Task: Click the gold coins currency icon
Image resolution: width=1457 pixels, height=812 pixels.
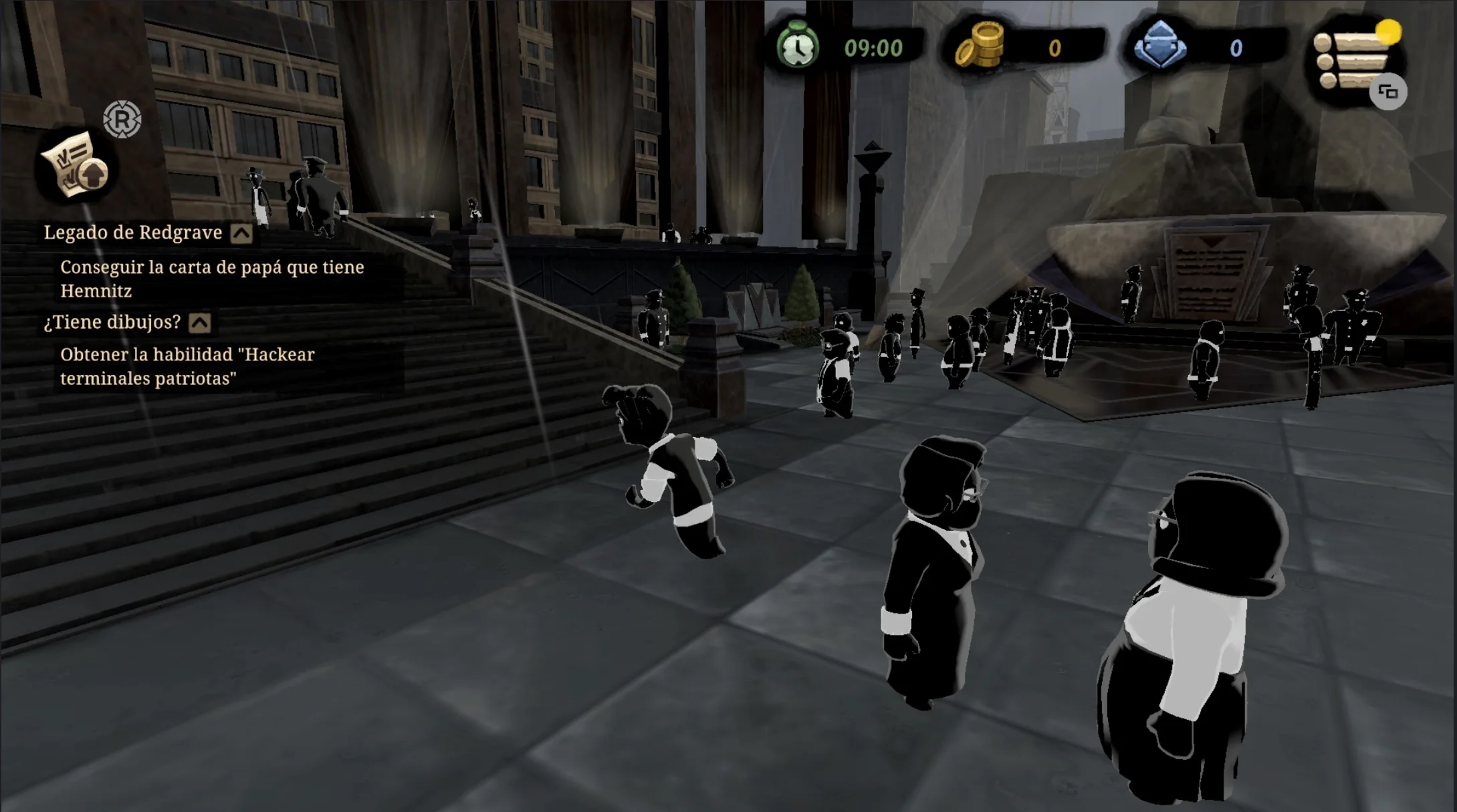Action: click(x=980, y=45)
